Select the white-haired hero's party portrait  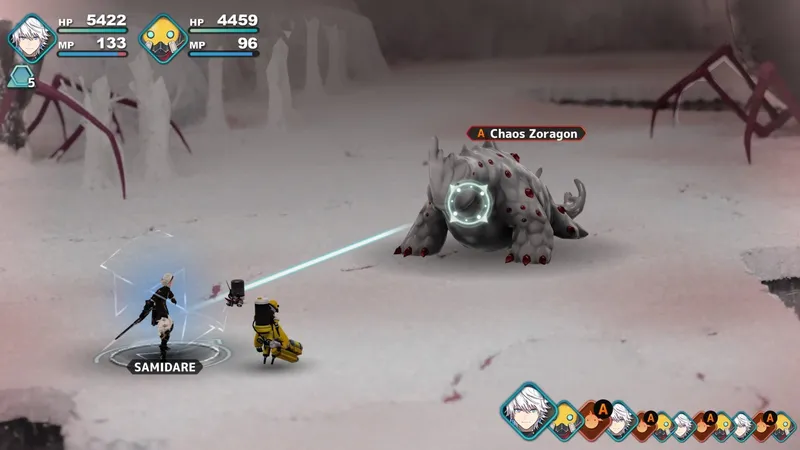point(31,38)
